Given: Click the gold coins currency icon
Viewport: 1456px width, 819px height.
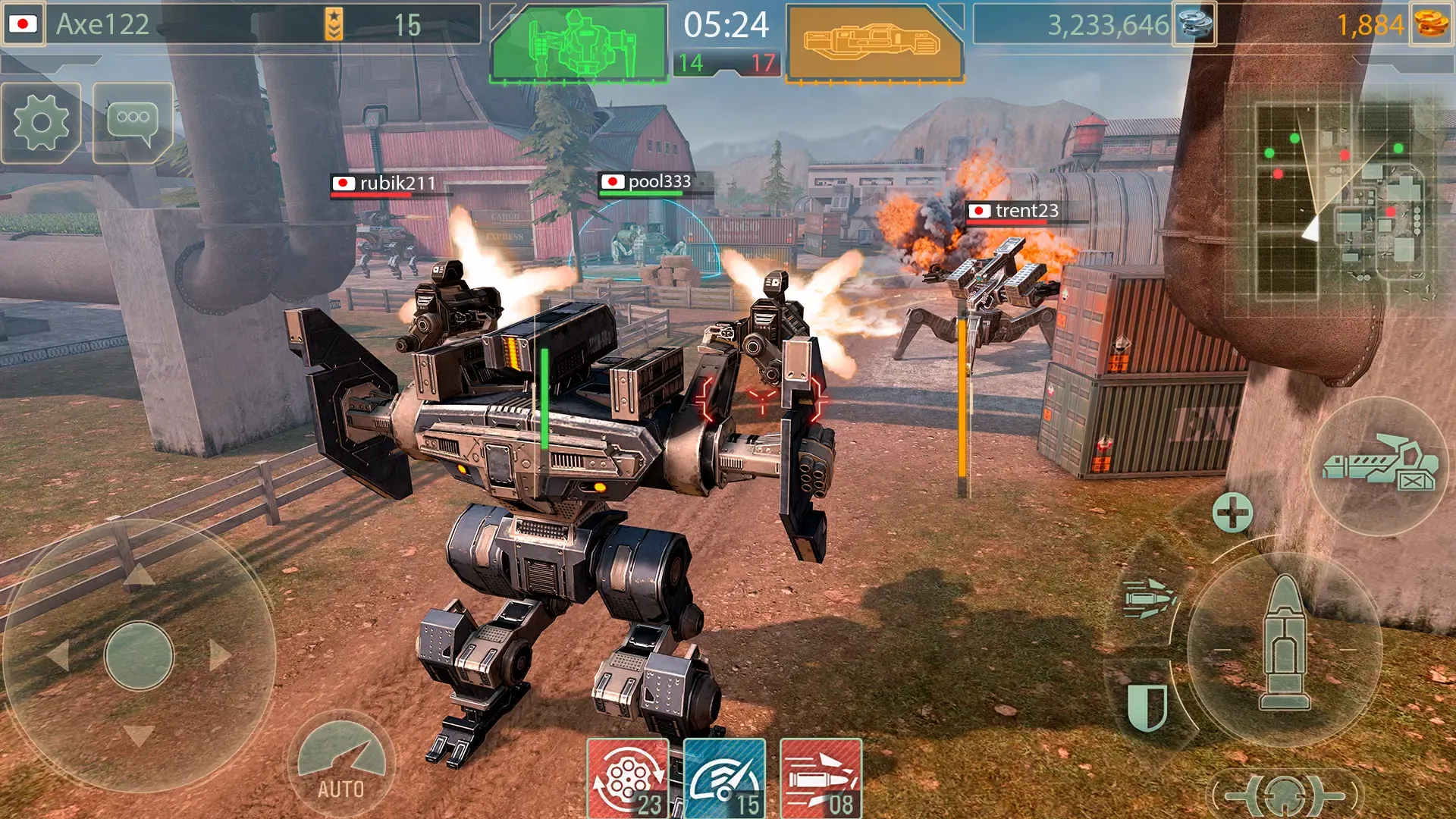Looking at the screenshot, I should click(x=1431, y=24).
